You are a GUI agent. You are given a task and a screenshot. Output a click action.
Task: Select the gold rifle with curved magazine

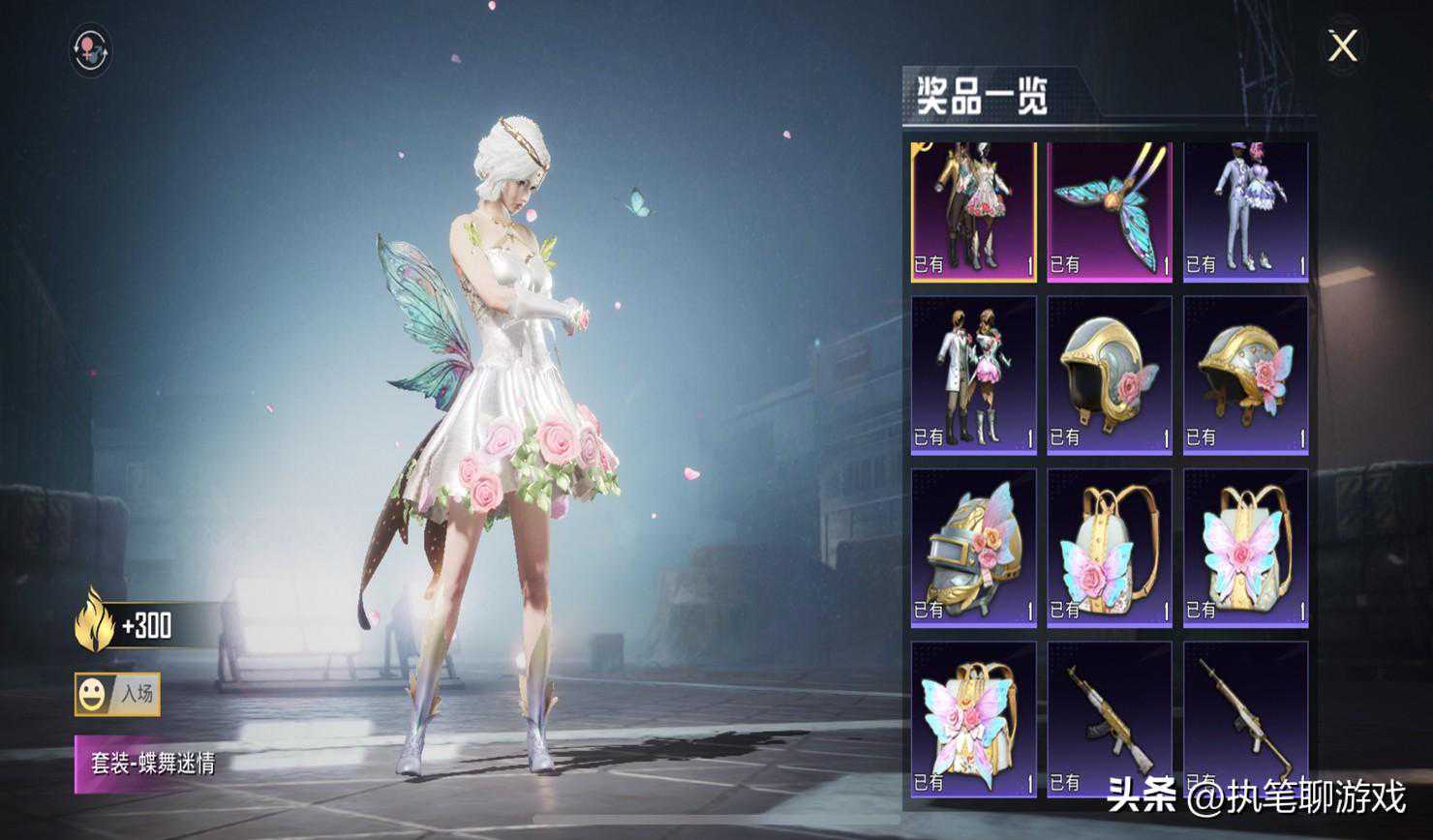[x=1110, y=718]
